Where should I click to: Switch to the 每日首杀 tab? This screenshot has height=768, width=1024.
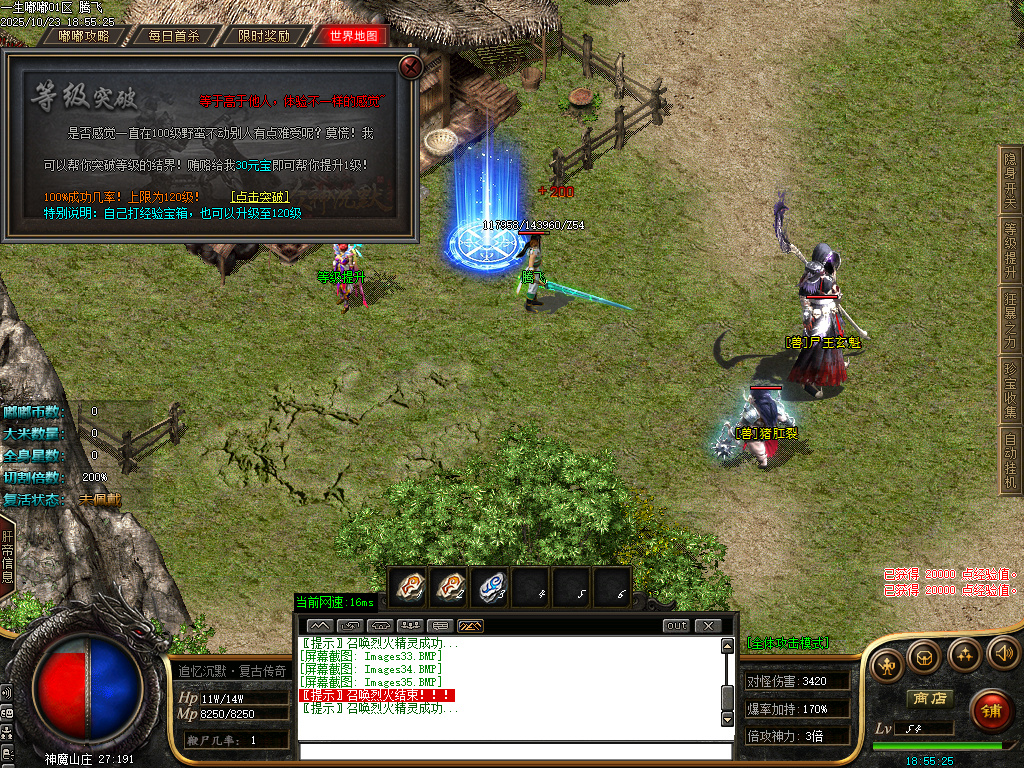pyautogui.click(x=174, y=36)
